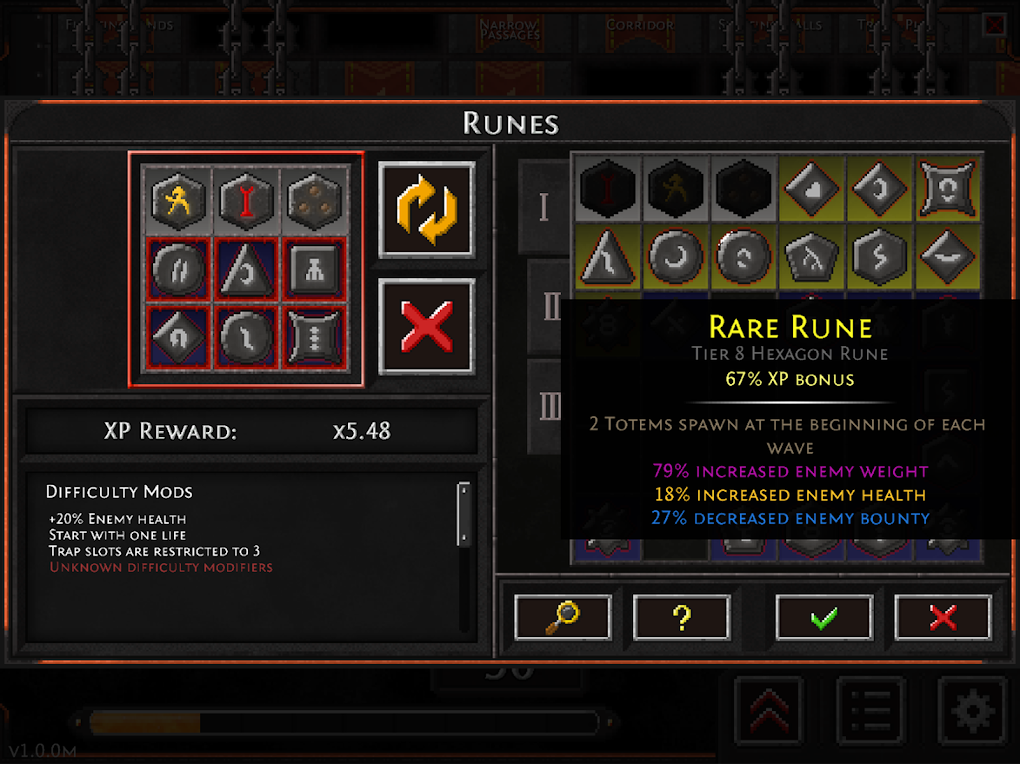Confirm runes with the green checkmark

[x=824, y=617]
